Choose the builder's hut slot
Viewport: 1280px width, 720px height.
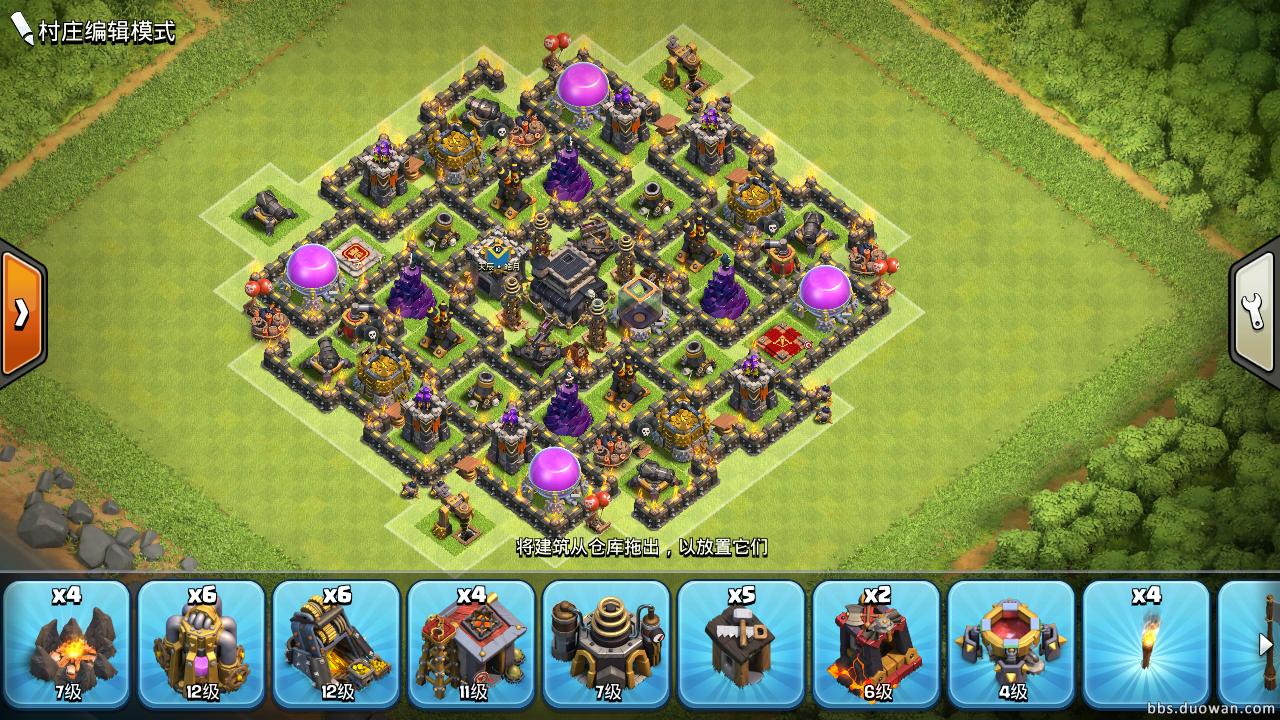click(741, 643)
